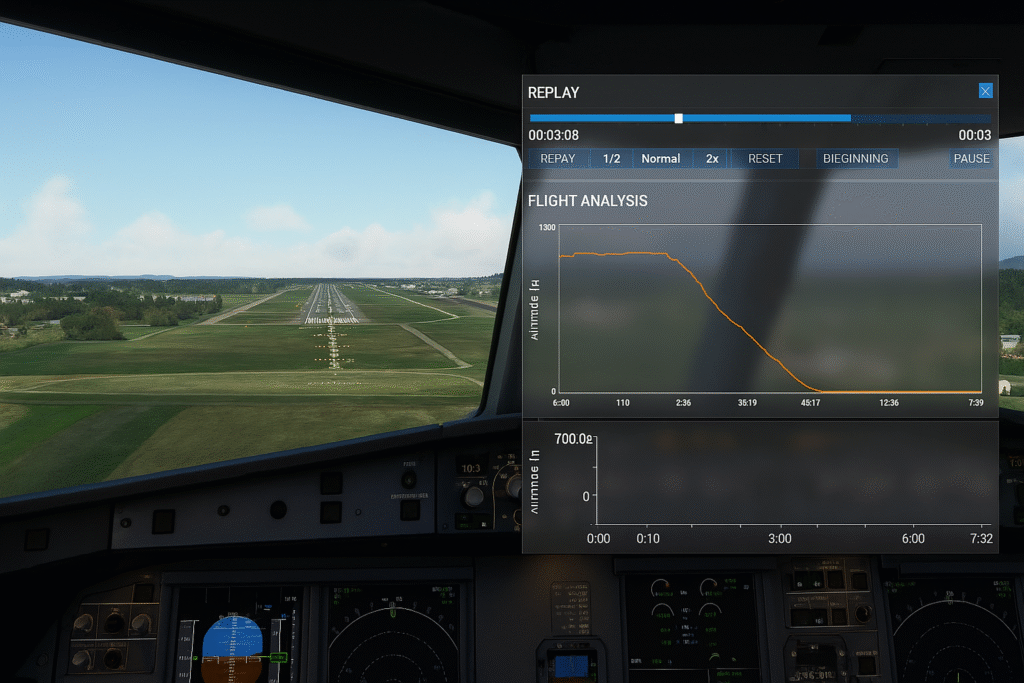Set replay speed to 1/2
The width and height of the screenshot is (1024, 683).
click(x=612, y=158)
